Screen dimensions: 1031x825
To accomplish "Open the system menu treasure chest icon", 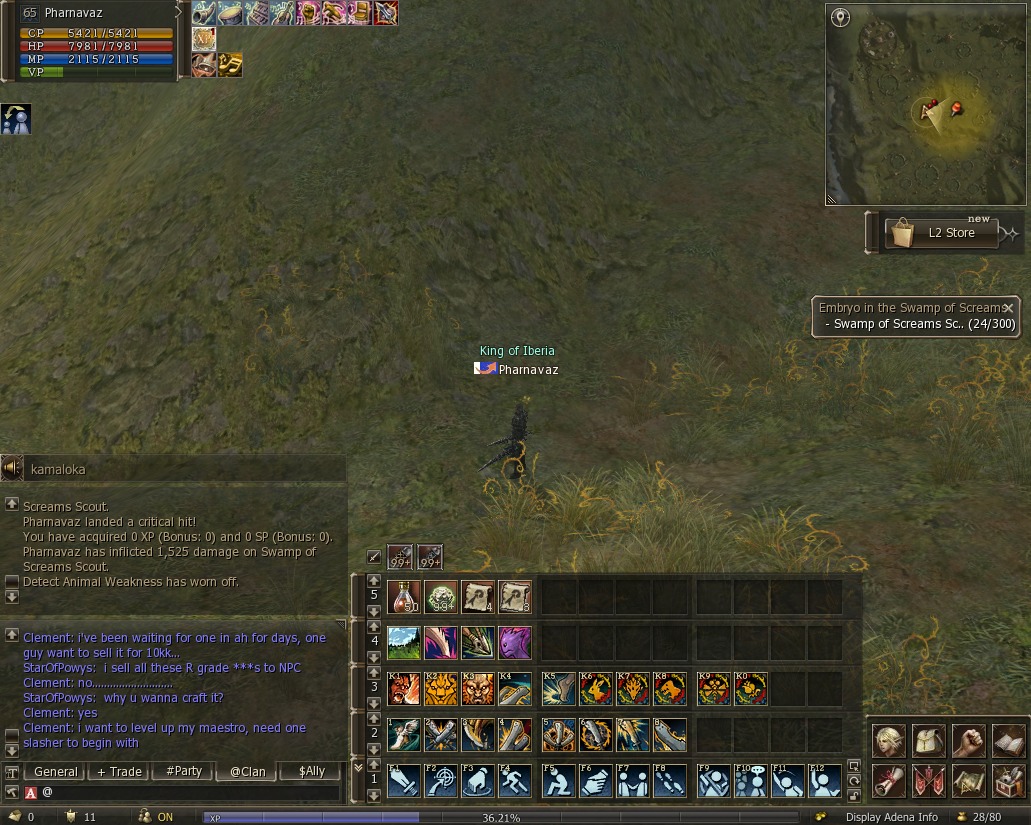I will pos(1008,779).
